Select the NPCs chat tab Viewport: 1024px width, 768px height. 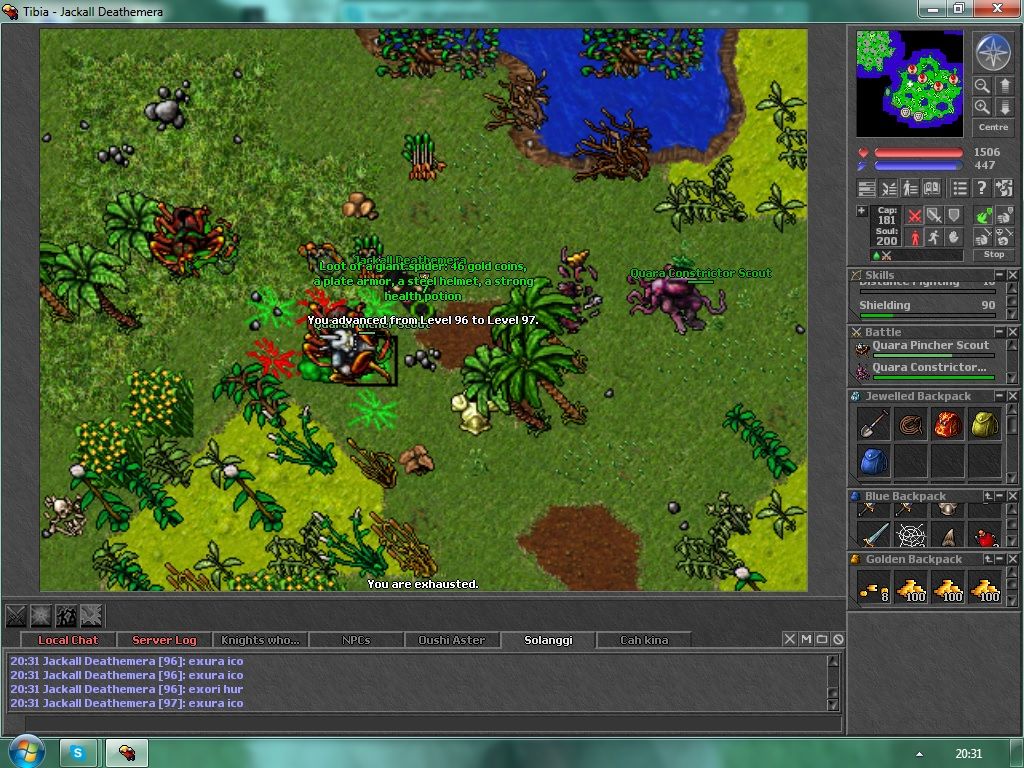click(x=356, y=640)
